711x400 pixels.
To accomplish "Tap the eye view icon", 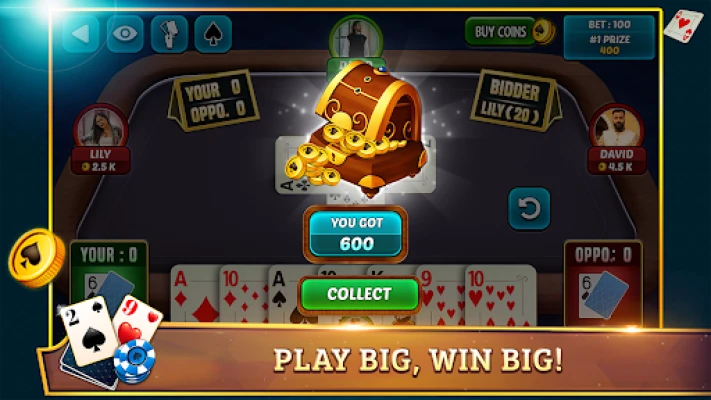I will pyautogui.click(x=125, y=34).
